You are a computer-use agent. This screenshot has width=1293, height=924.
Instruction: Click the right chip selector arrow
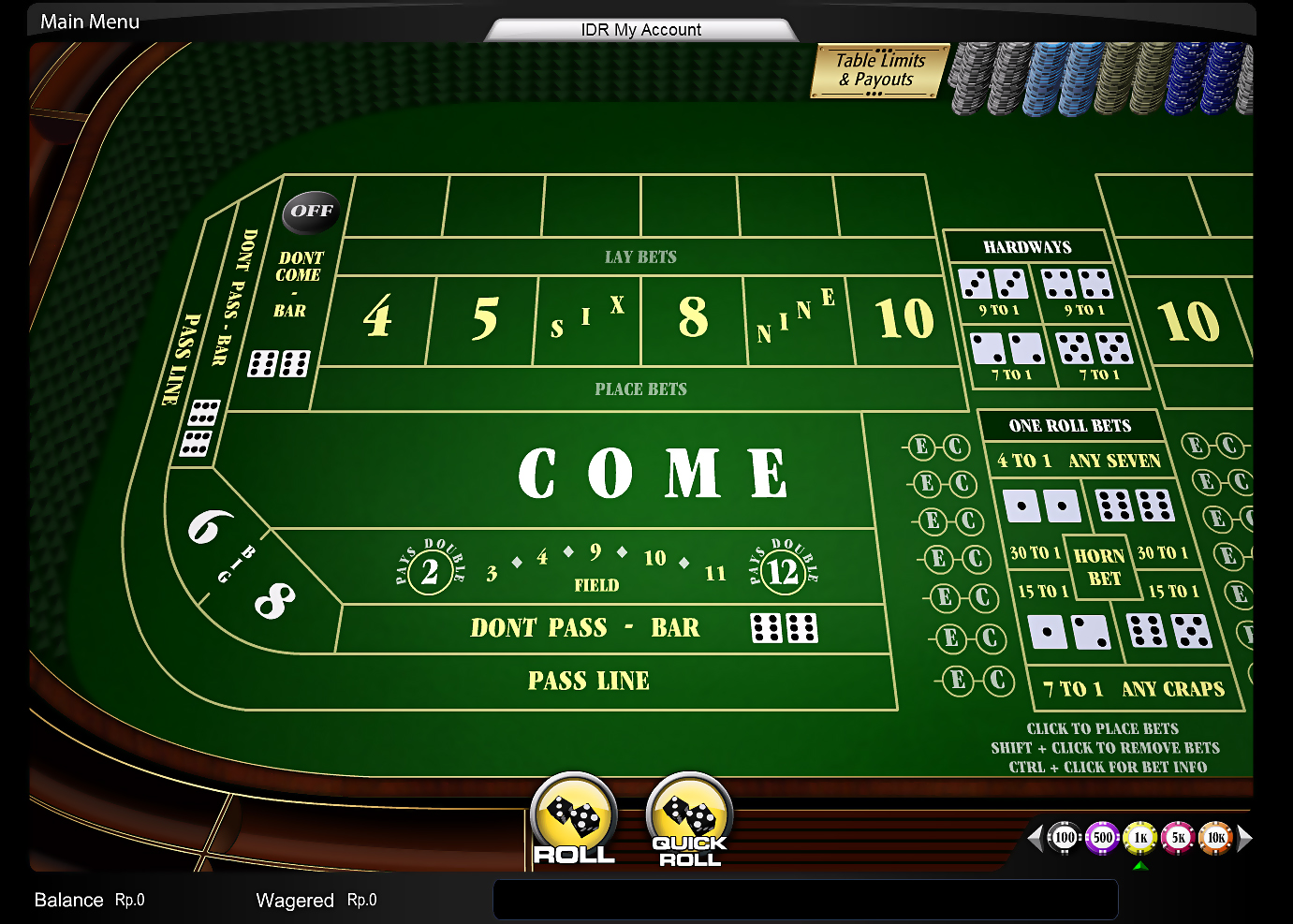click(x=1245, y=838)
